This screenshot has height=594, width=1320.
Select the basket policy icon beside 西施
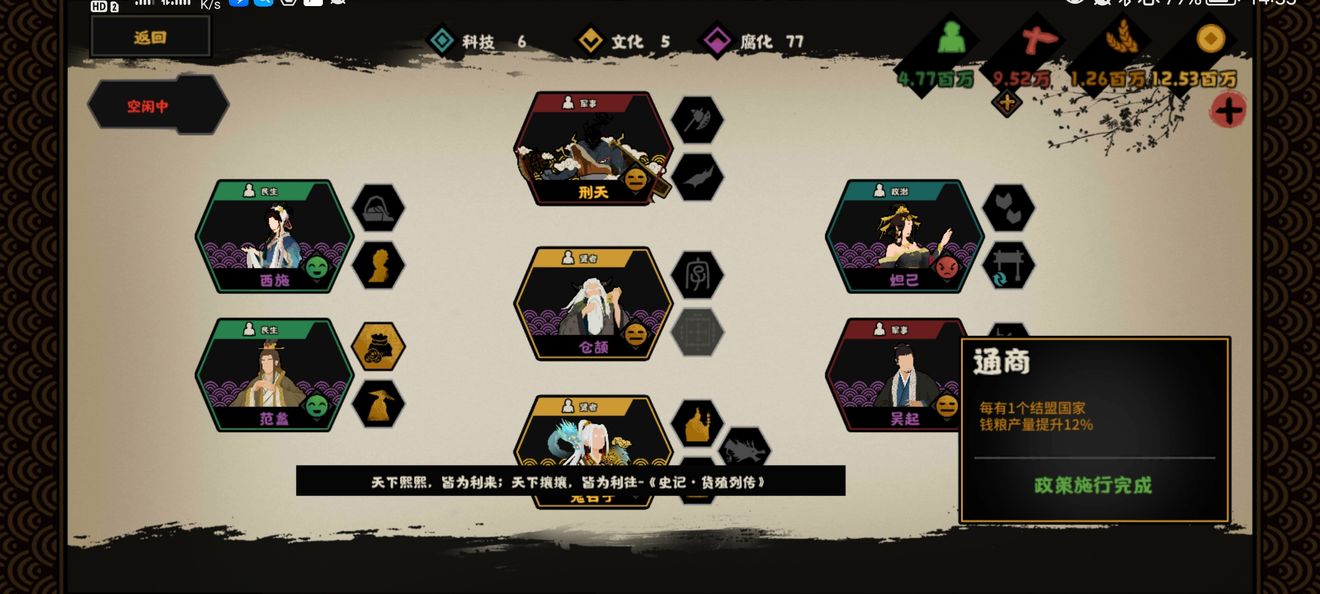pyautogui.click(x=378, y=208)
